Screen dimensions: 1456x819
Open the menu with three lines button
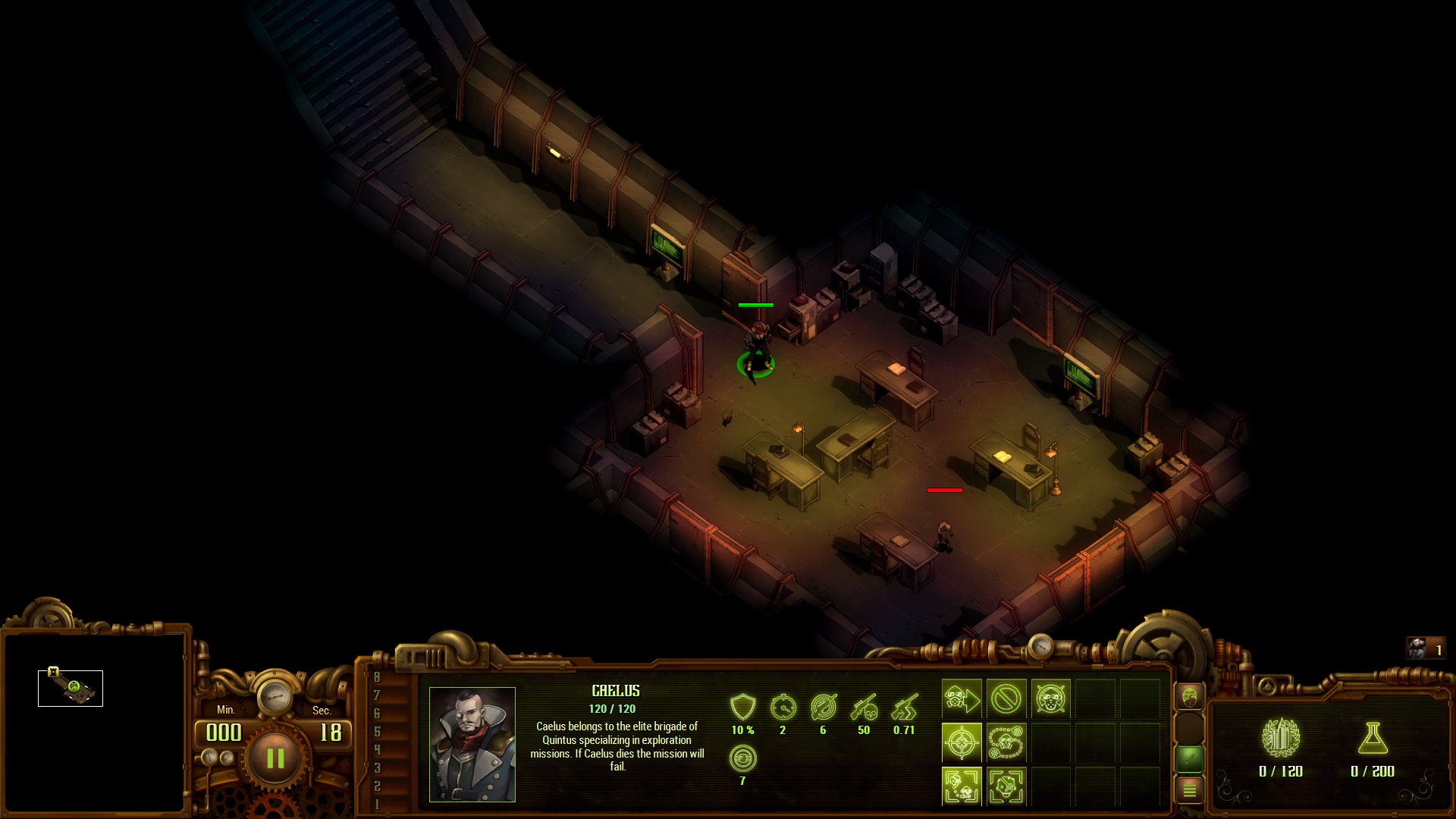coord(1189,790)
